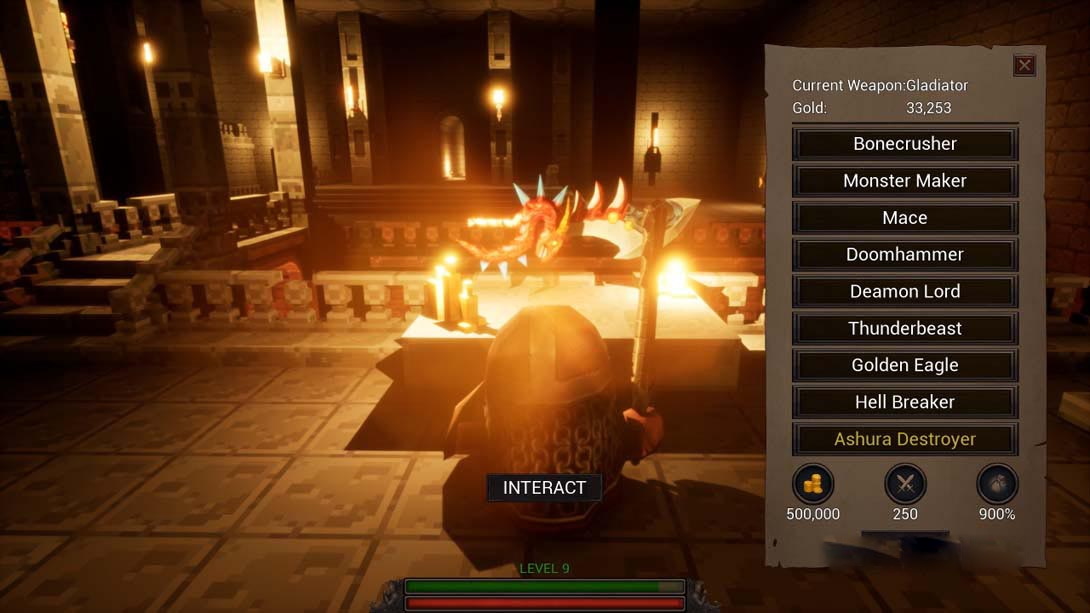The image size is (1090, 613).
Task: Select the Bonecrusher weapon
Action: click(905, 144)
